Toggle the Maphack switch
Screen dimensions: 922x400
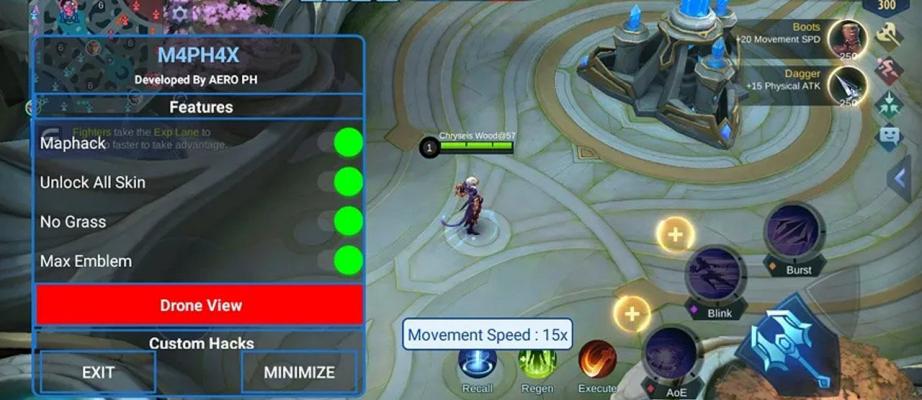coord(347,143)
